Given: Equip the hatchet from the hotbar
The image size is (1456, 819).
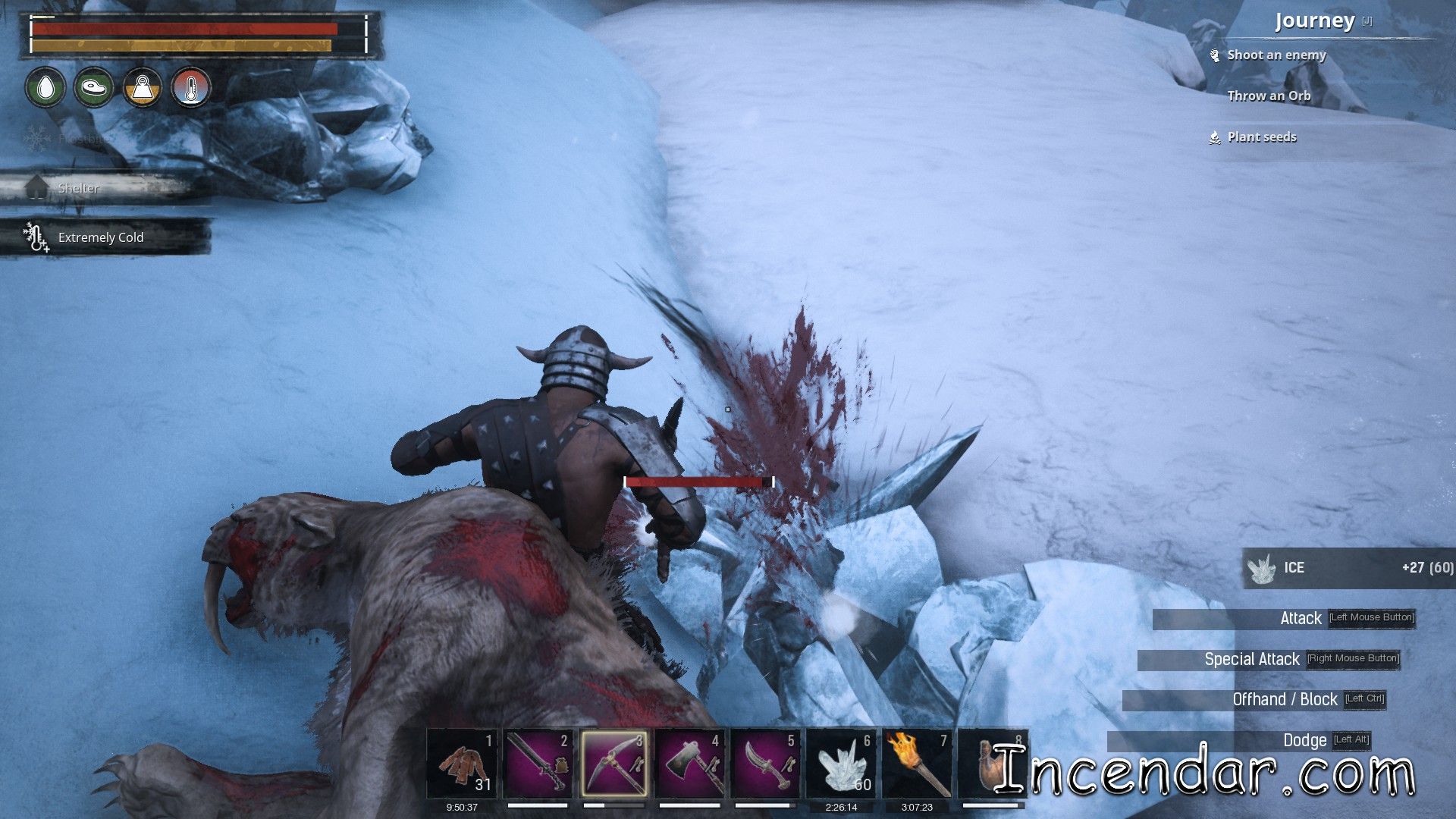Looking at the screenshot, I should point(689,764).
